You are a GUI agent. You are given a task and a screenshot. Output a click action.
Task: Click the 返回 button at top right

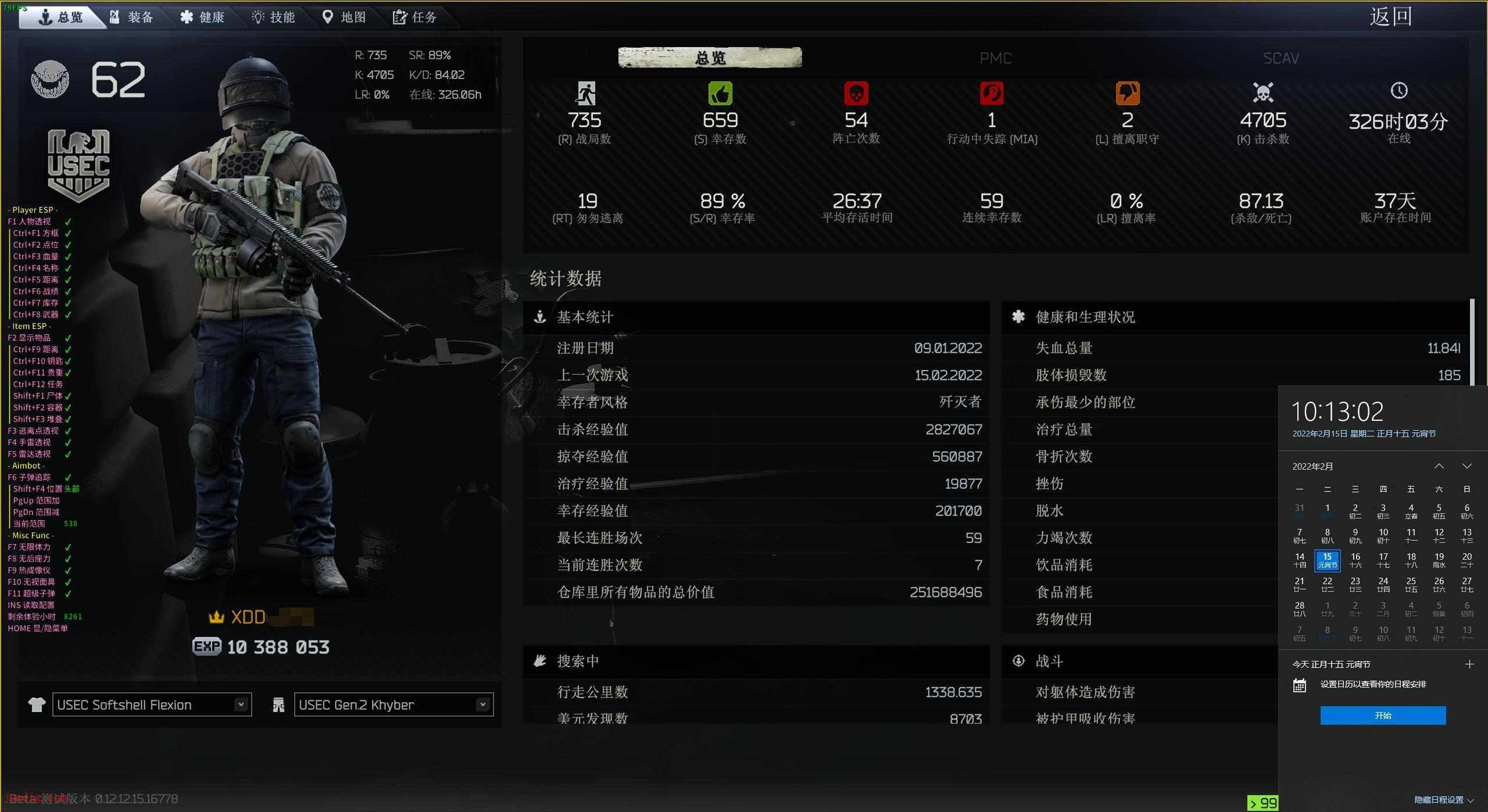pos(1391,16)
